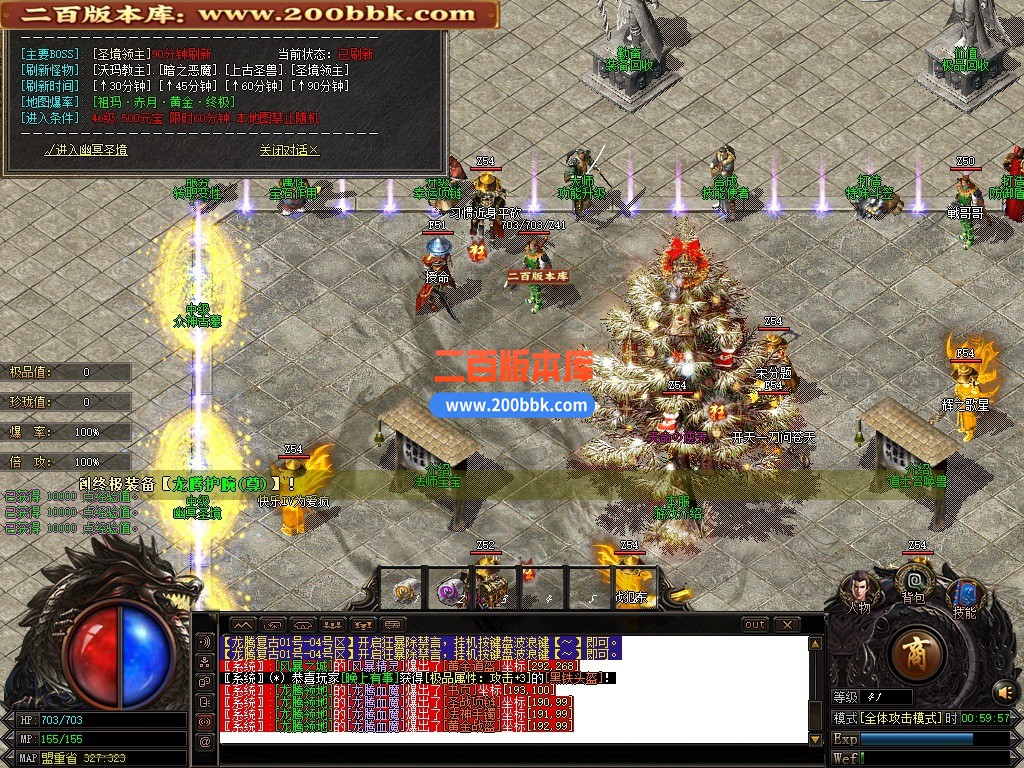Close the chat panel with X button
1024x768 pixels.
pos(787,624)
